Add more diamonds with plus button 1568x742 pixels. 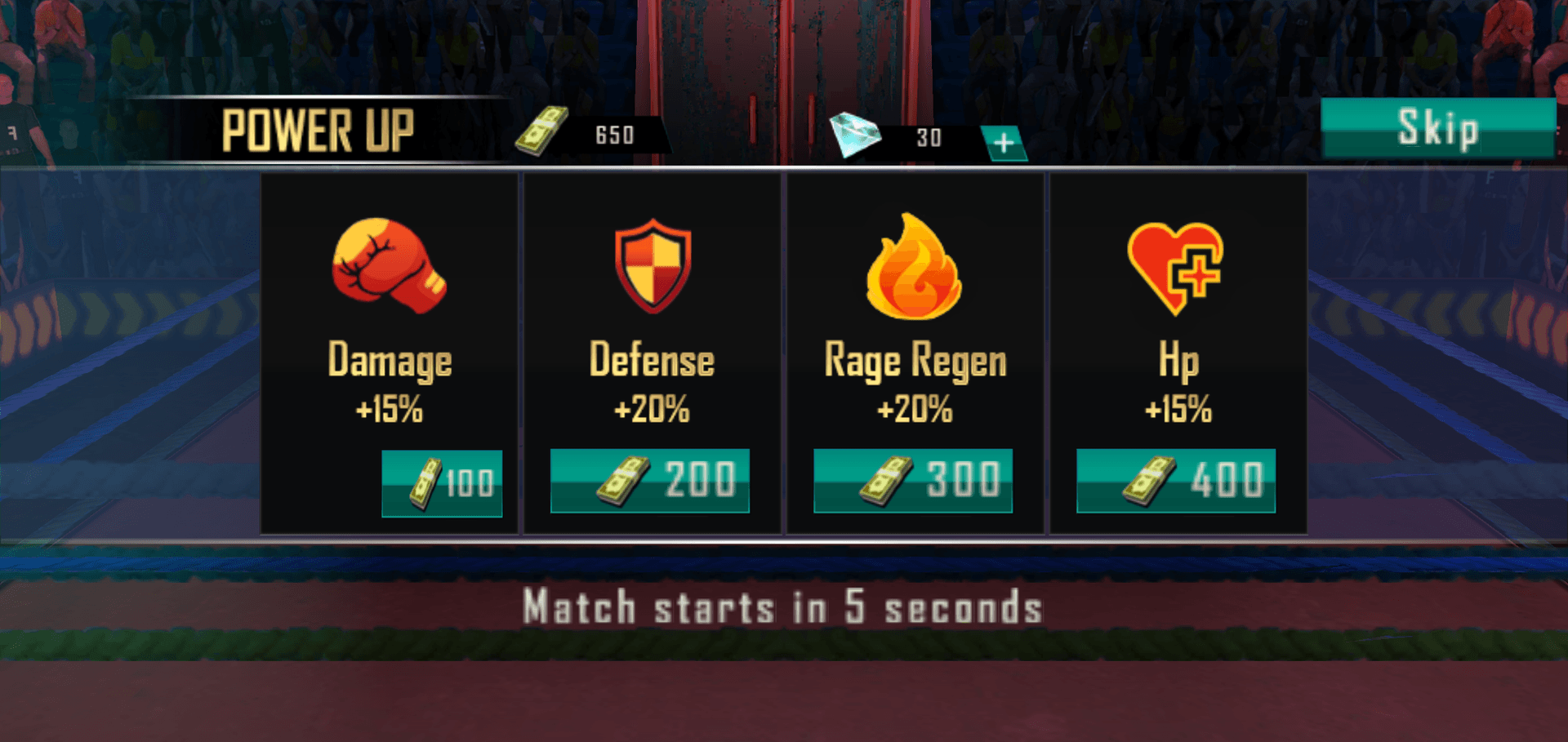1004,144
